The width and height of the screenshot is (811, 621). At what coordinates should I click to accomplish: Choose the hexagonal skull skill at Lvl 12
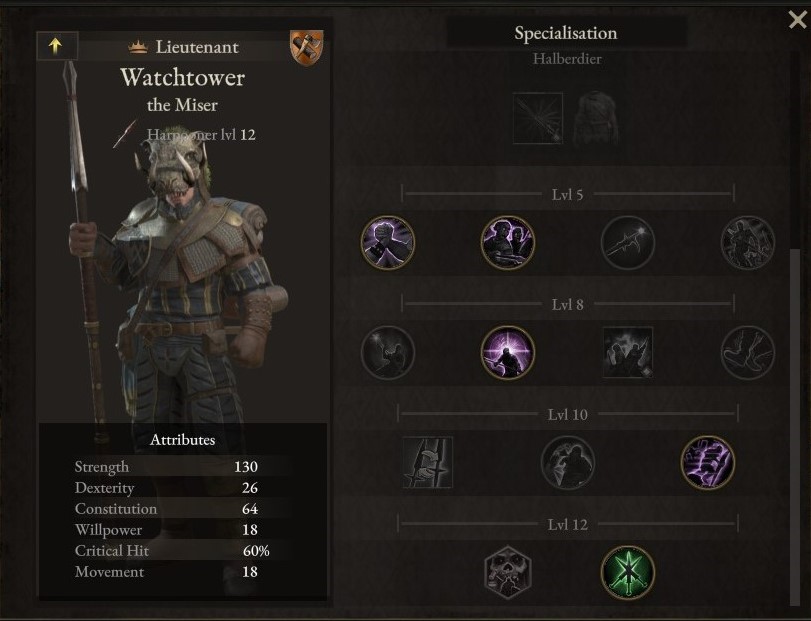pos(508,572)
